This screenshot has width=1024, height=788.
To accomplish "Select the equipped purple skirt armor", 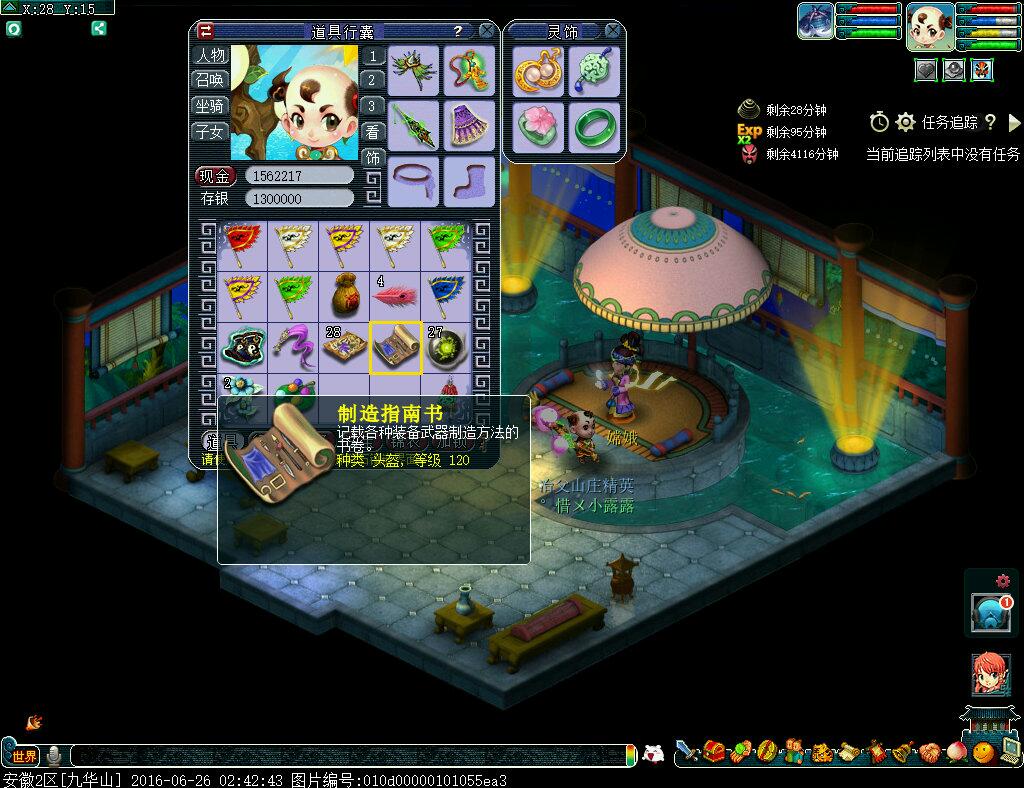I will click(x=466, y=125).
